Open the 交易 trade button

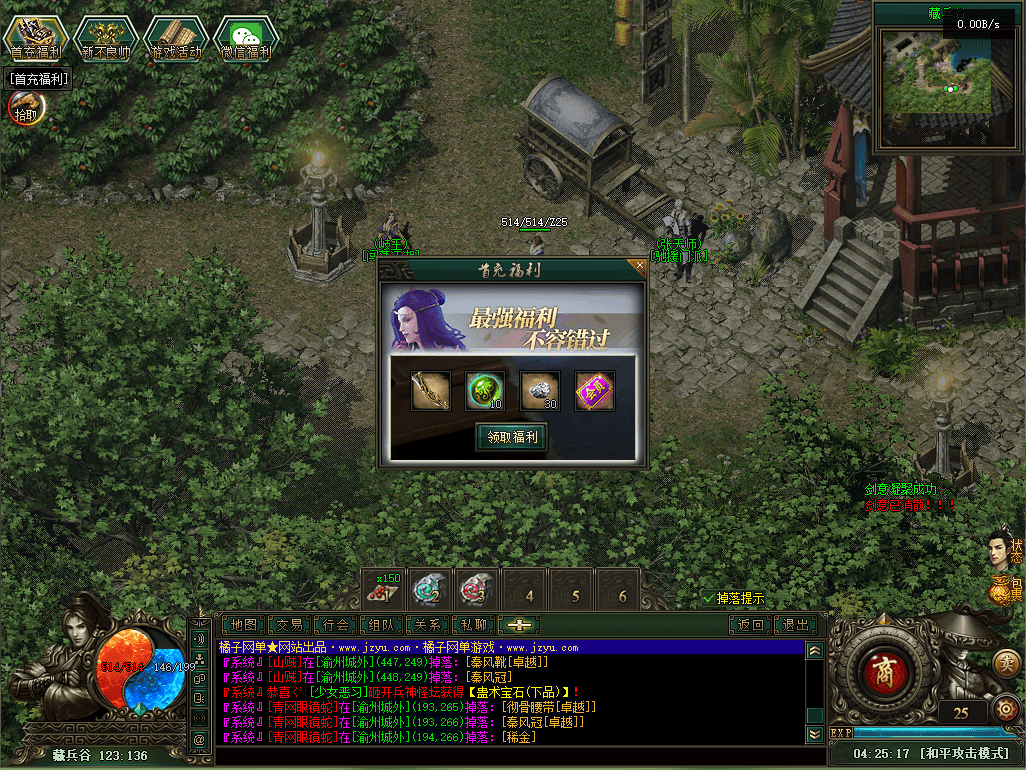click(290, 625)
